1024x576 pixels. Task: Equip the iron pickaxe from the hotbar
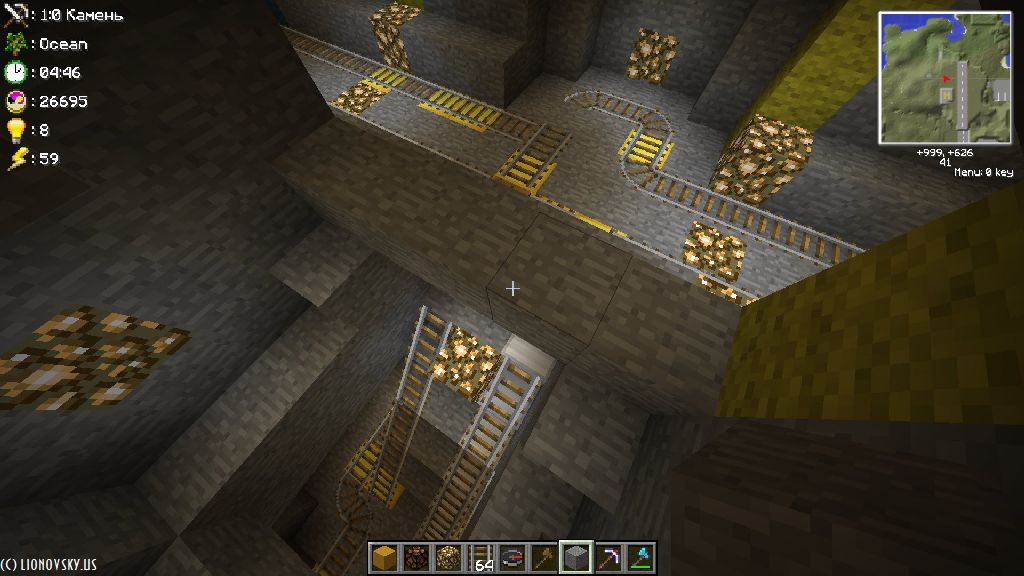[608, 557]
